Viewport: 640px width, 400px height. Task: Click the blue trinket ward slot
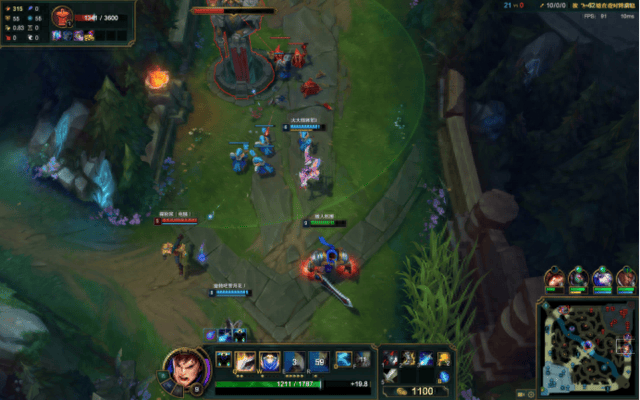pyautogui.click(x=444, y=376)
